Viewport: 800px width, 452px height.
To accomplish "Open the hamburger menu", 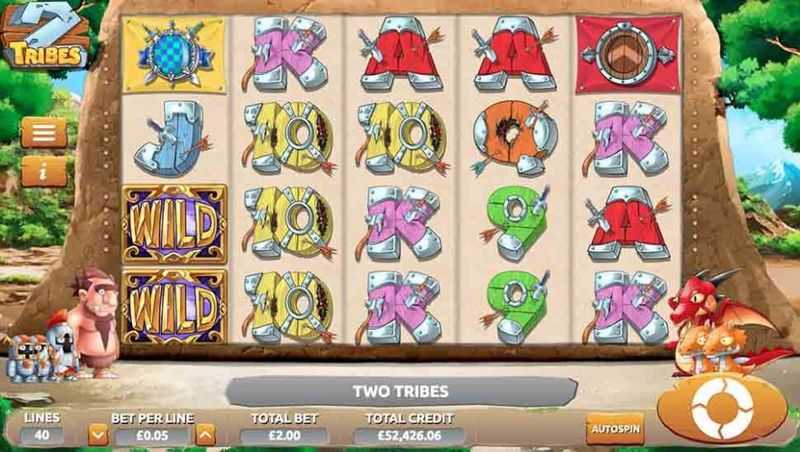I will (44, 132).
